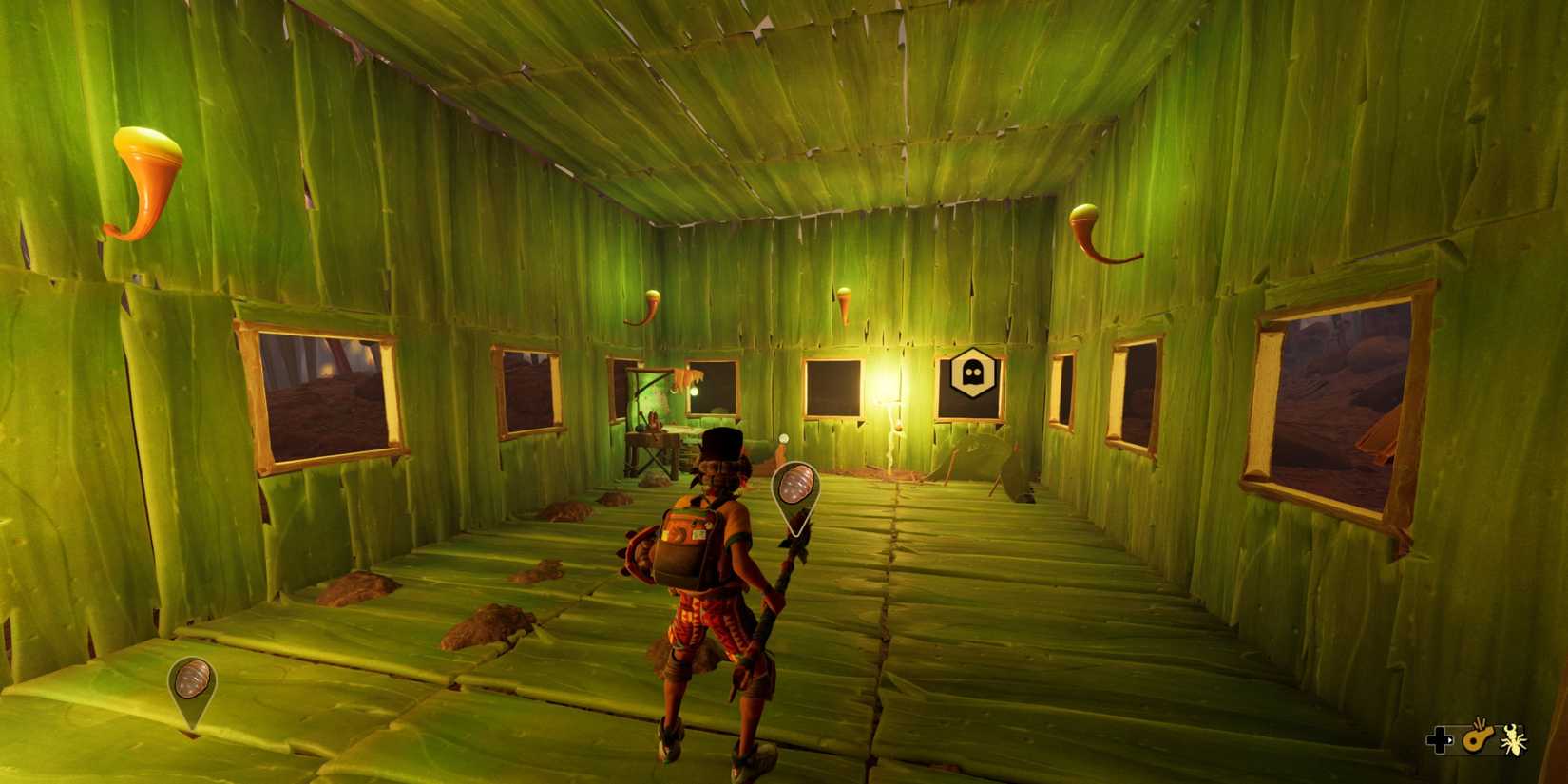
Task: Click the small arrow beside the D-pad icon
Action: click(x=1452, y=740)
